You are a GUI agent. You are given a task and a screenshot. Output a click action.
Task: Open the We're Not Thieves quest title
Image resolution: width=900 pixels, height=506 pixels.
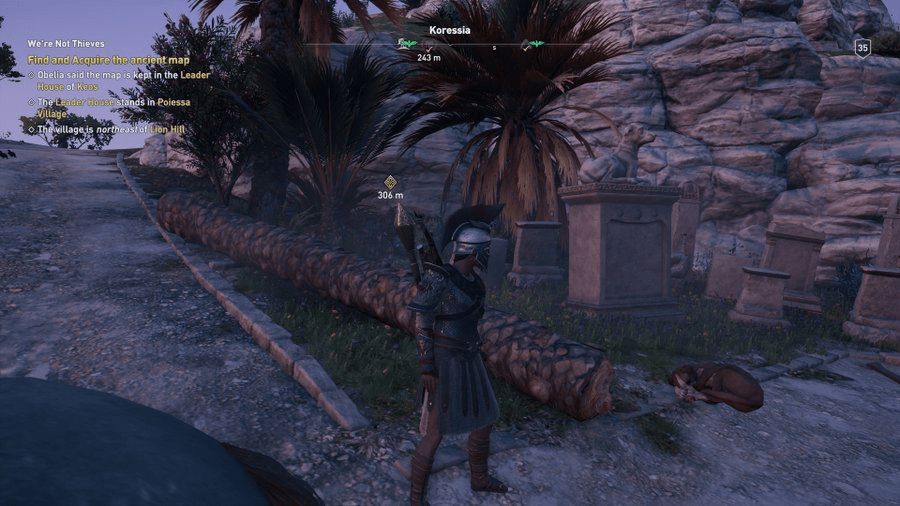60,45
